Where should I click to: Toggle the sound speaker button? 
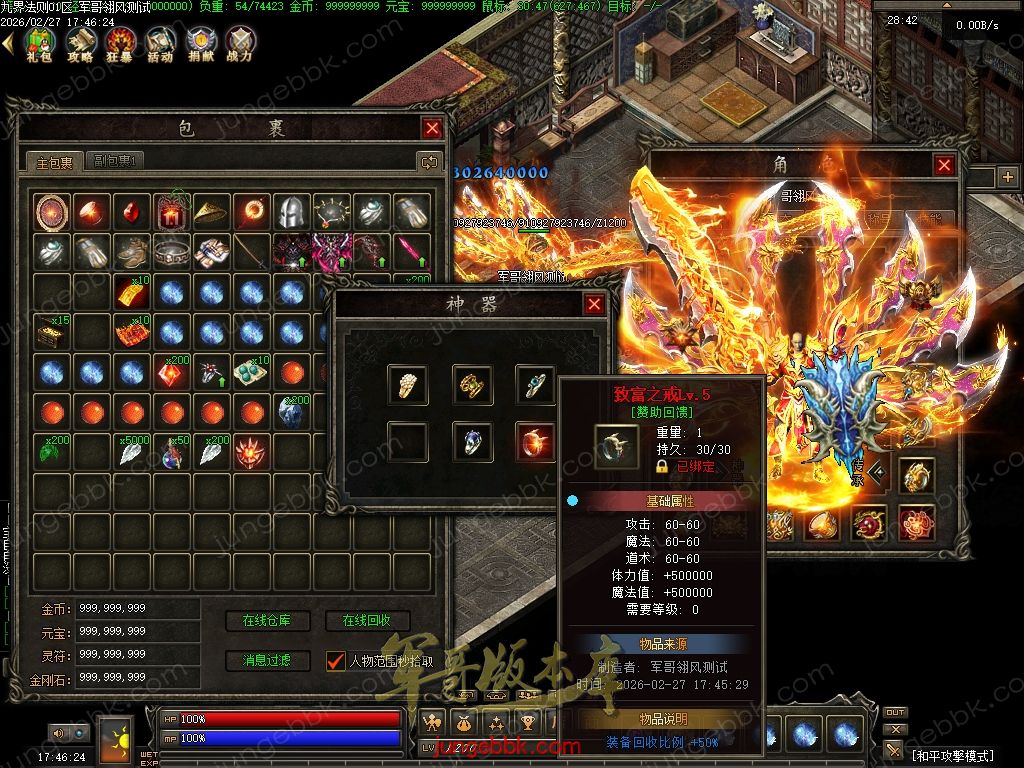[58, 733]
